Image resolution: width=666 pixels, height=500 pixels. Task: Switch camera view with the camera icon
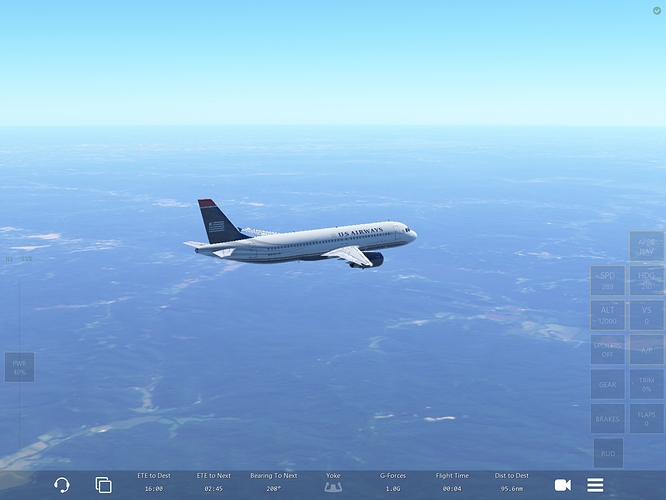tap(563, 485)
